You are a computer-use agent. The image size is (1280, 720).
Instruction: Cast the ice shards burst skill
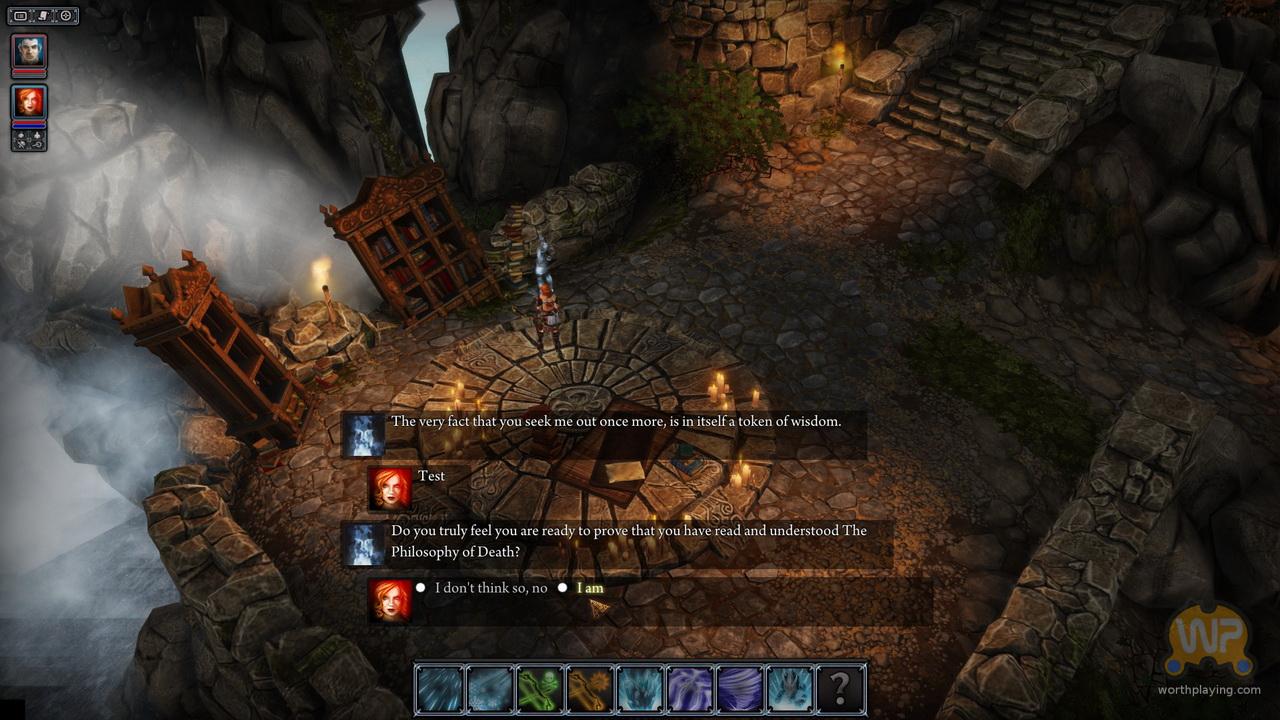[640, 689]
